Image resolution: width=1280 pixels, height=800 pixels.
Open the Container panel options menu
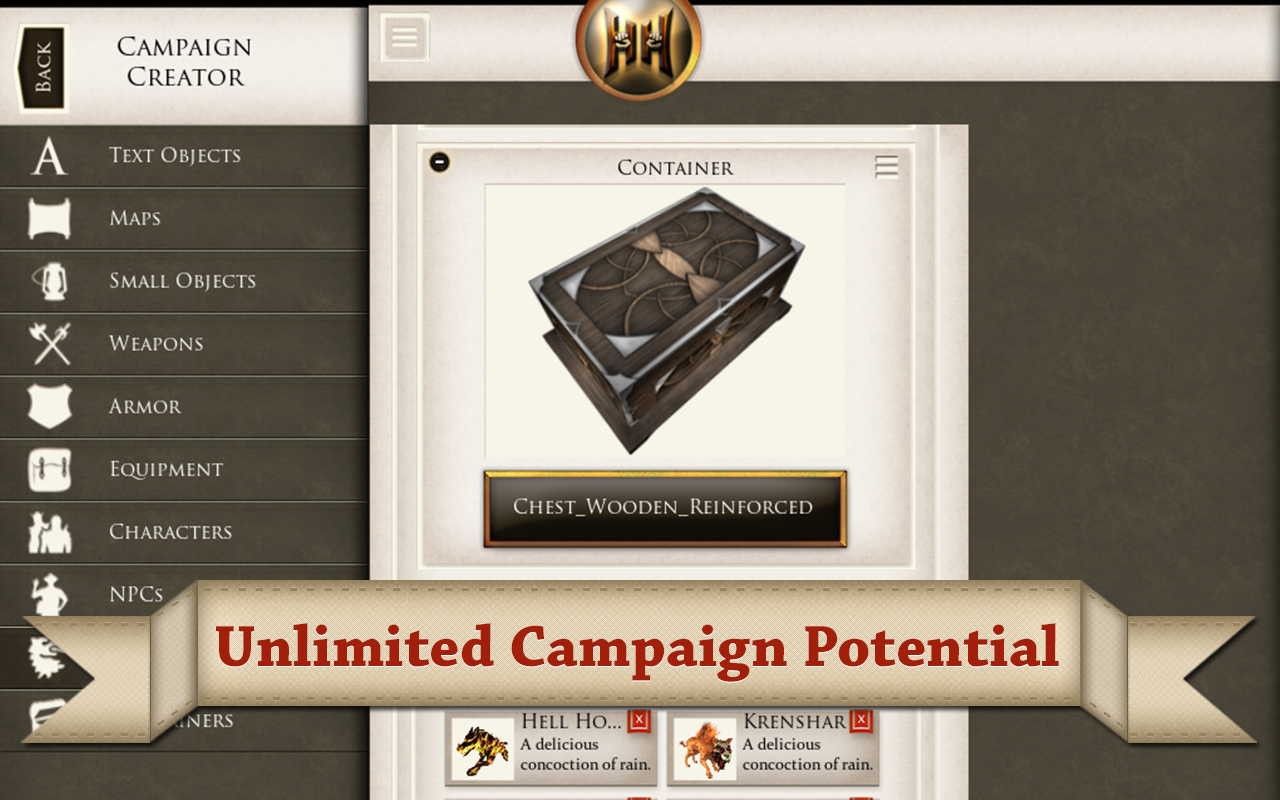coord(885,166)
